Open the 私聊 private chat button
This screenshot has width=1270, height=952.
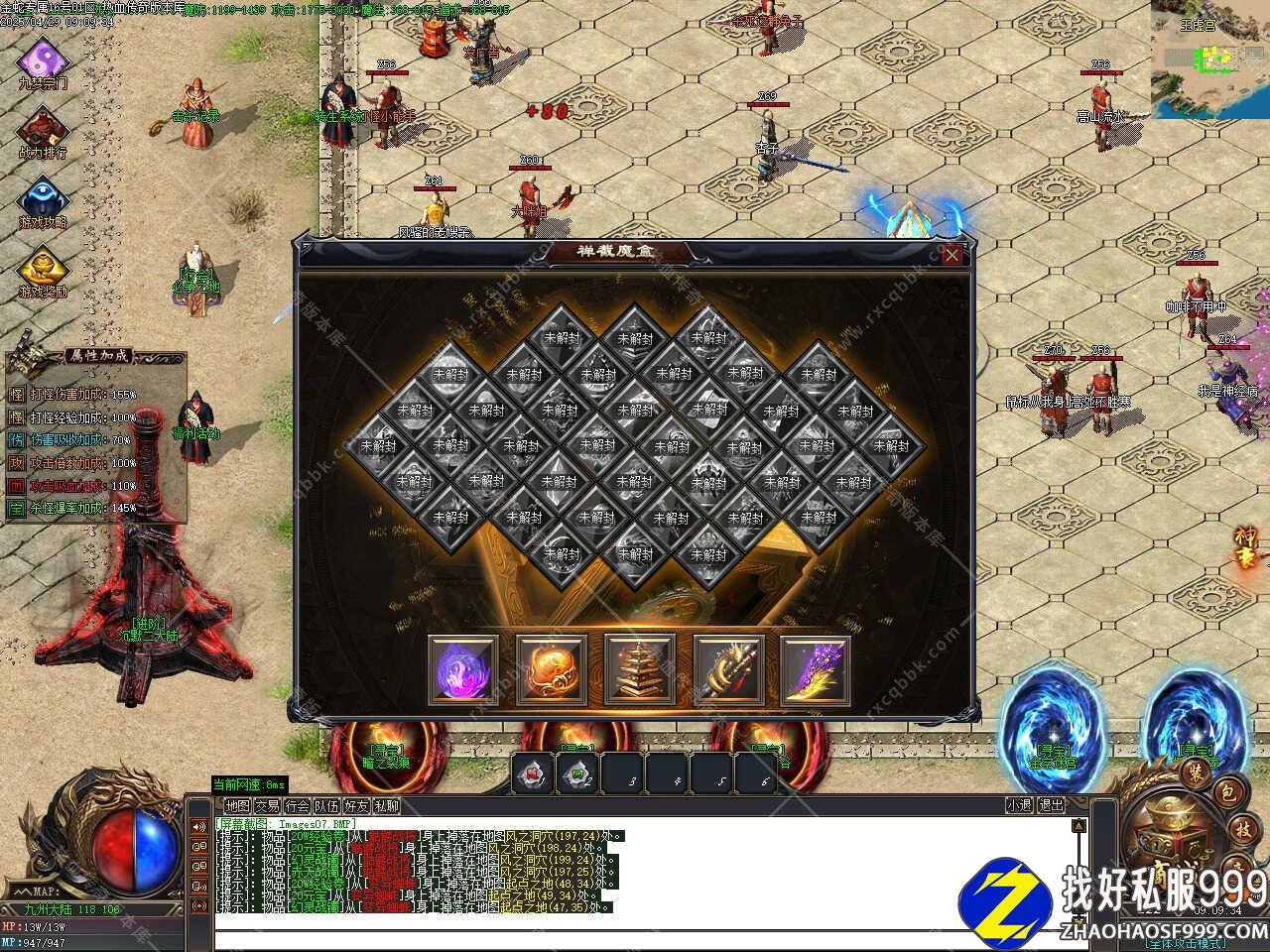click(387, 806)
